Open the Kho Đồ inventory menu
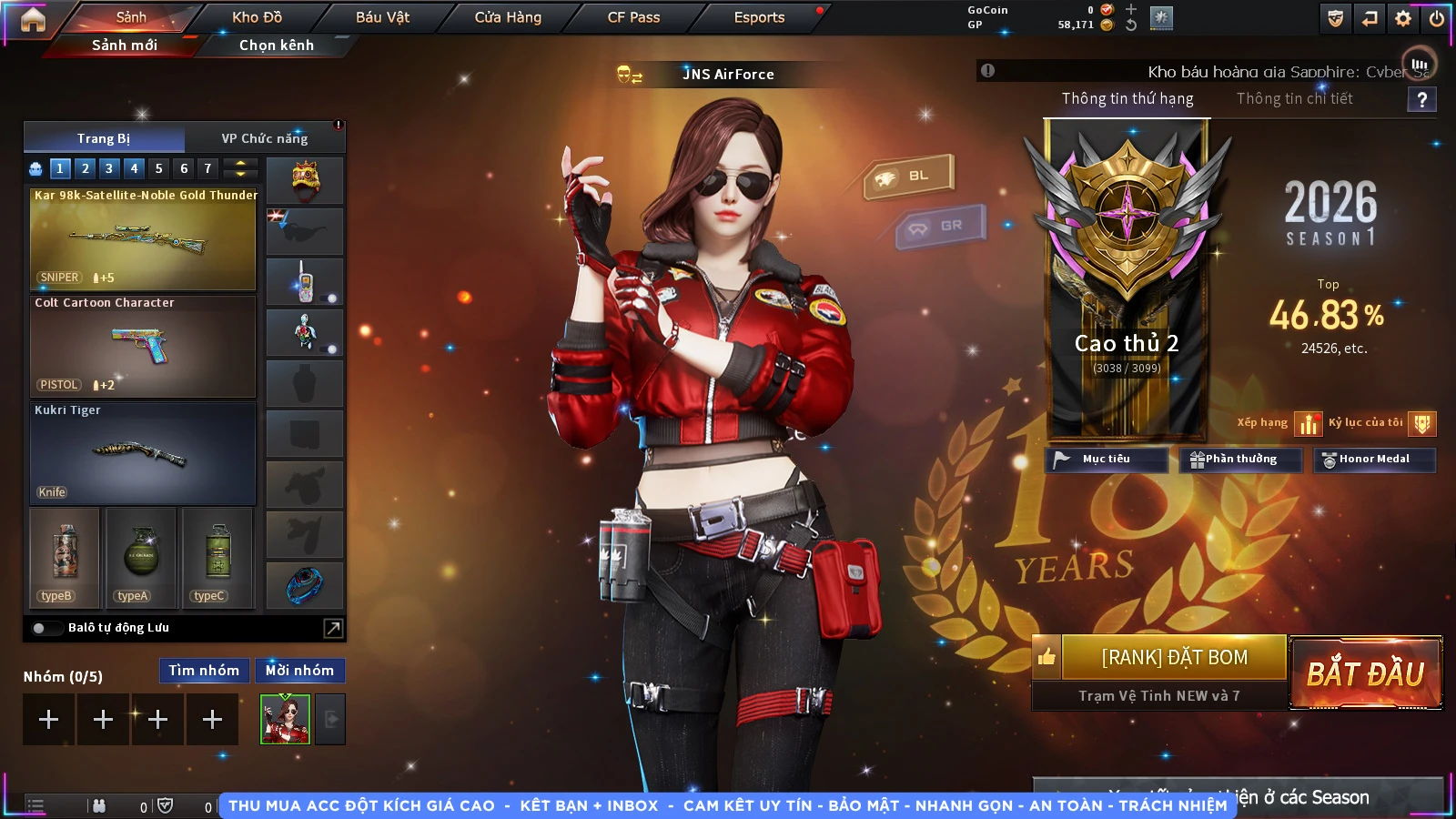This screenshot has height=819, width=1456. click(257, 17)
